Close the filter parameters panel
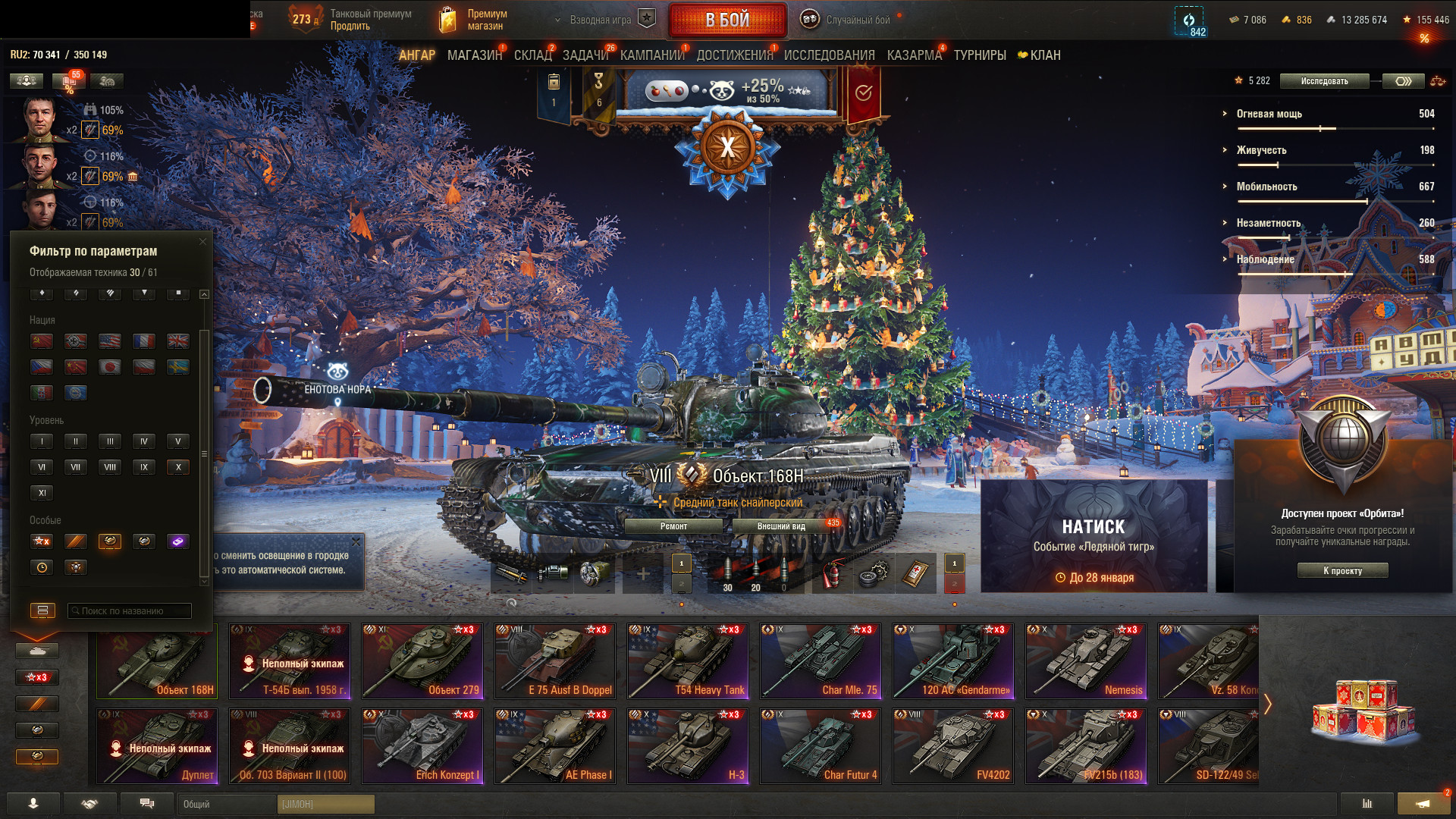Viewport: 1456px width, 819px height. click(x=202, y=242)
